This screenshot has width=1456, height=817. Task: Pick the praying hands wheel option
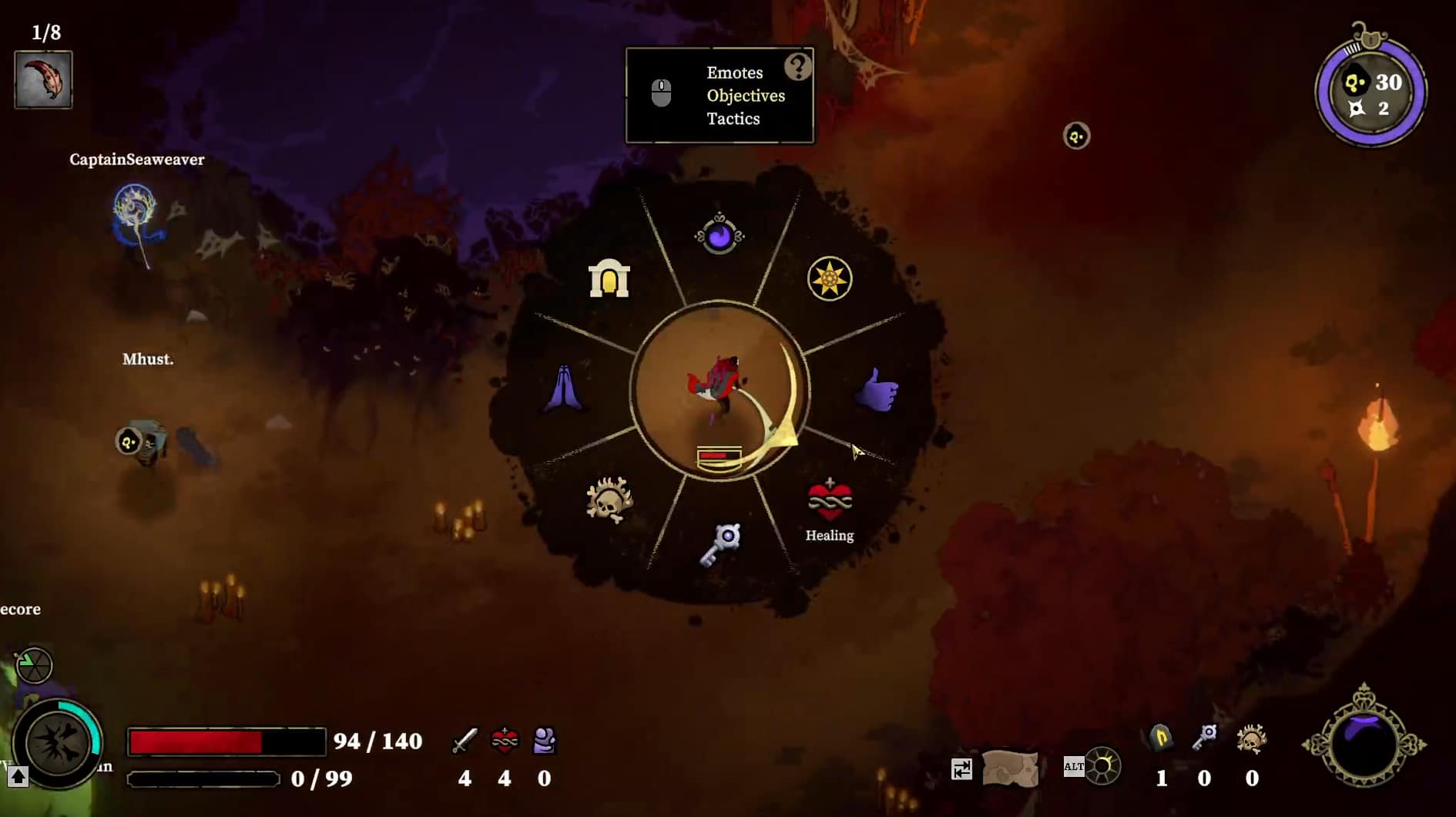point(564,388)
